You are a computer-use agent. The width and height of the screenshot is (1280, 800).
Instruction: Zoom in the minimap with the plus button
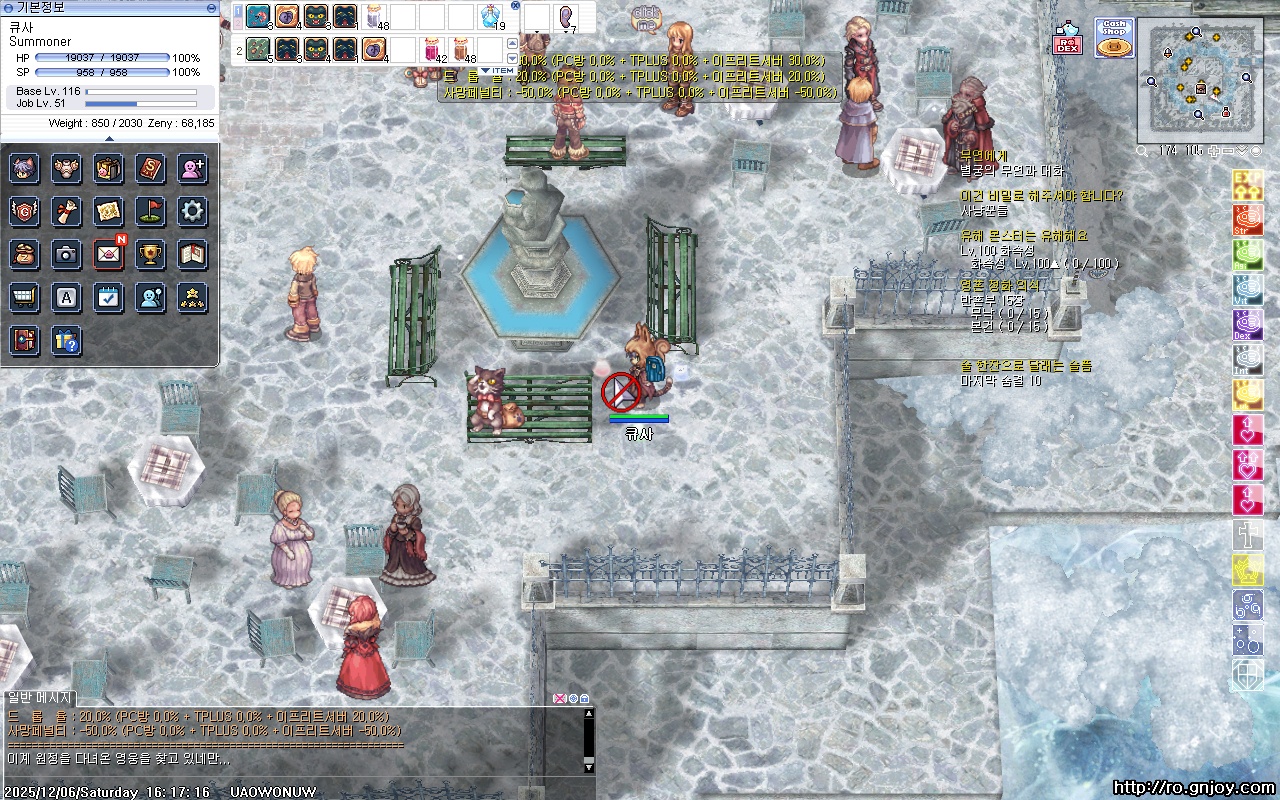pyautogui.click(x=1214, y=151)
